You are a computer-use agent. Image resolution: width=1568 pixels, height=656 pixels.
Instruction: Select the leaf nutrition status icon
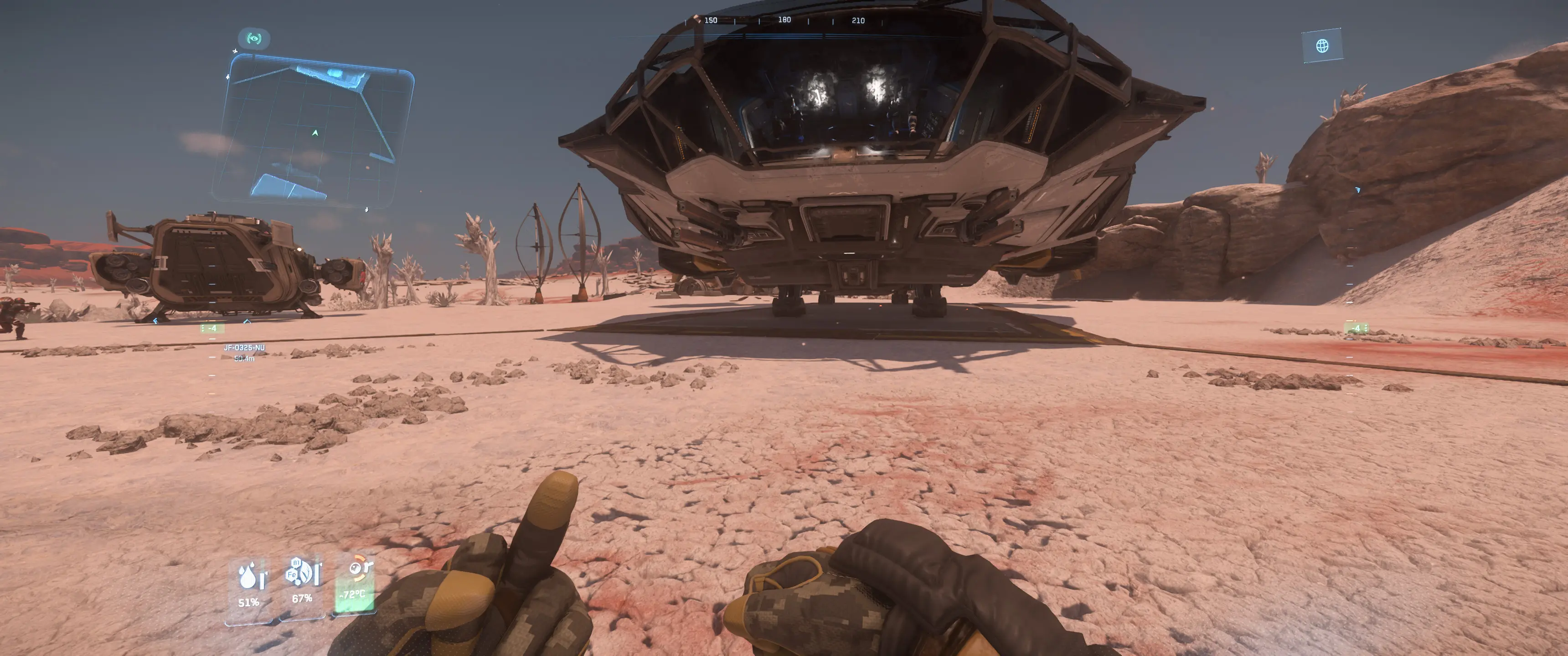click(x=303, y=574)
